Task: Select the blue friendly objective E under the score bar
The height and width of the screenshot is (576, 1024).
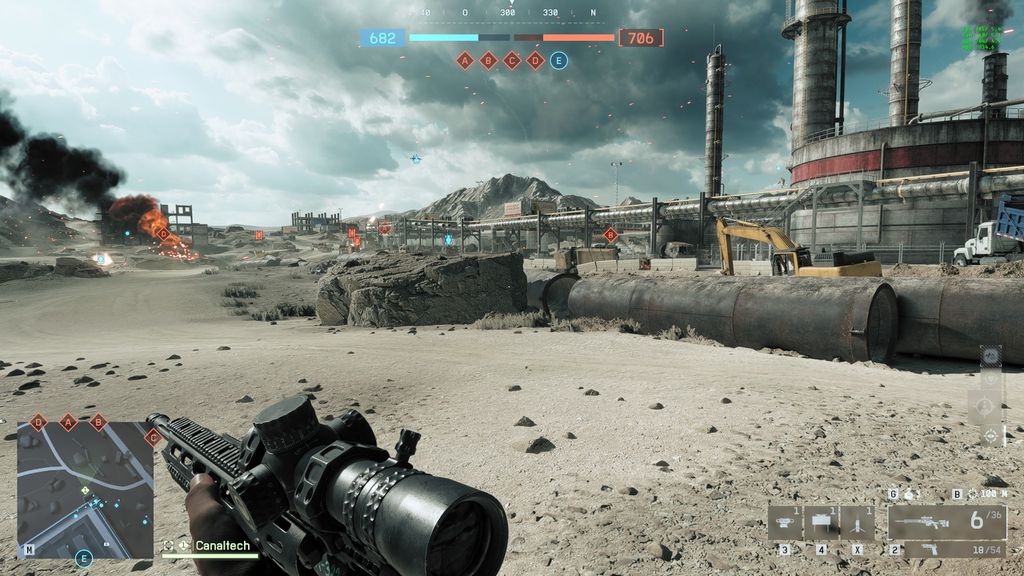Action: coord(559,60)
